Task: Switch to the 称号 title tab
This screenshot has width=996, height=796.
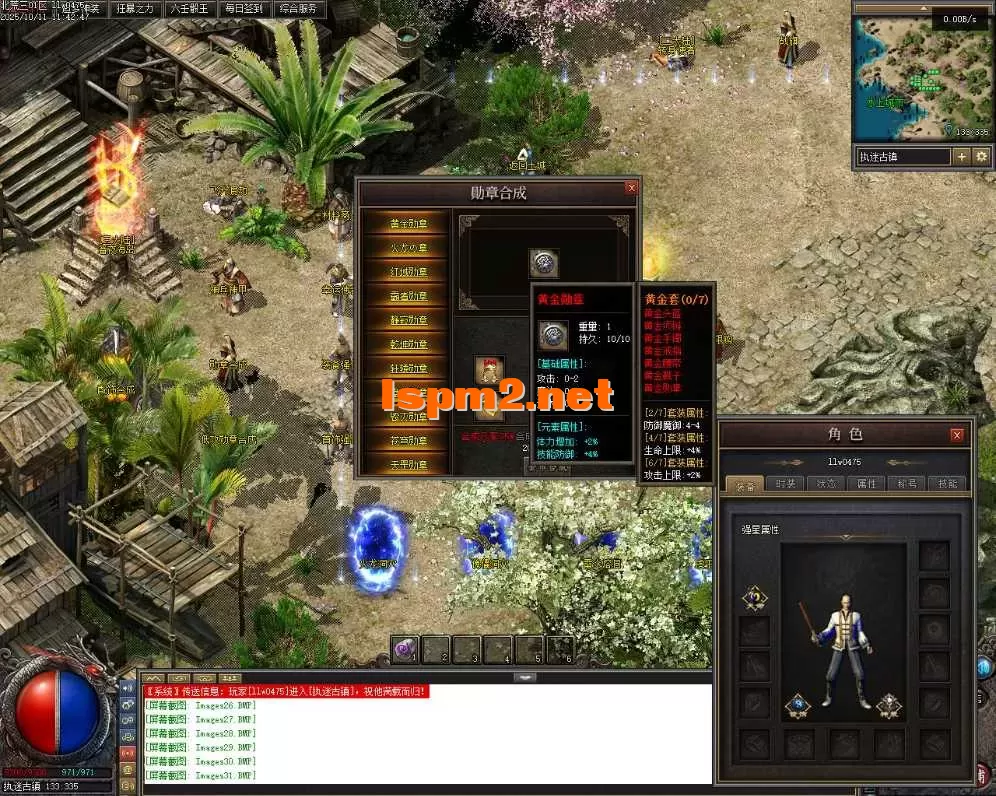Action: pos(906,483)
